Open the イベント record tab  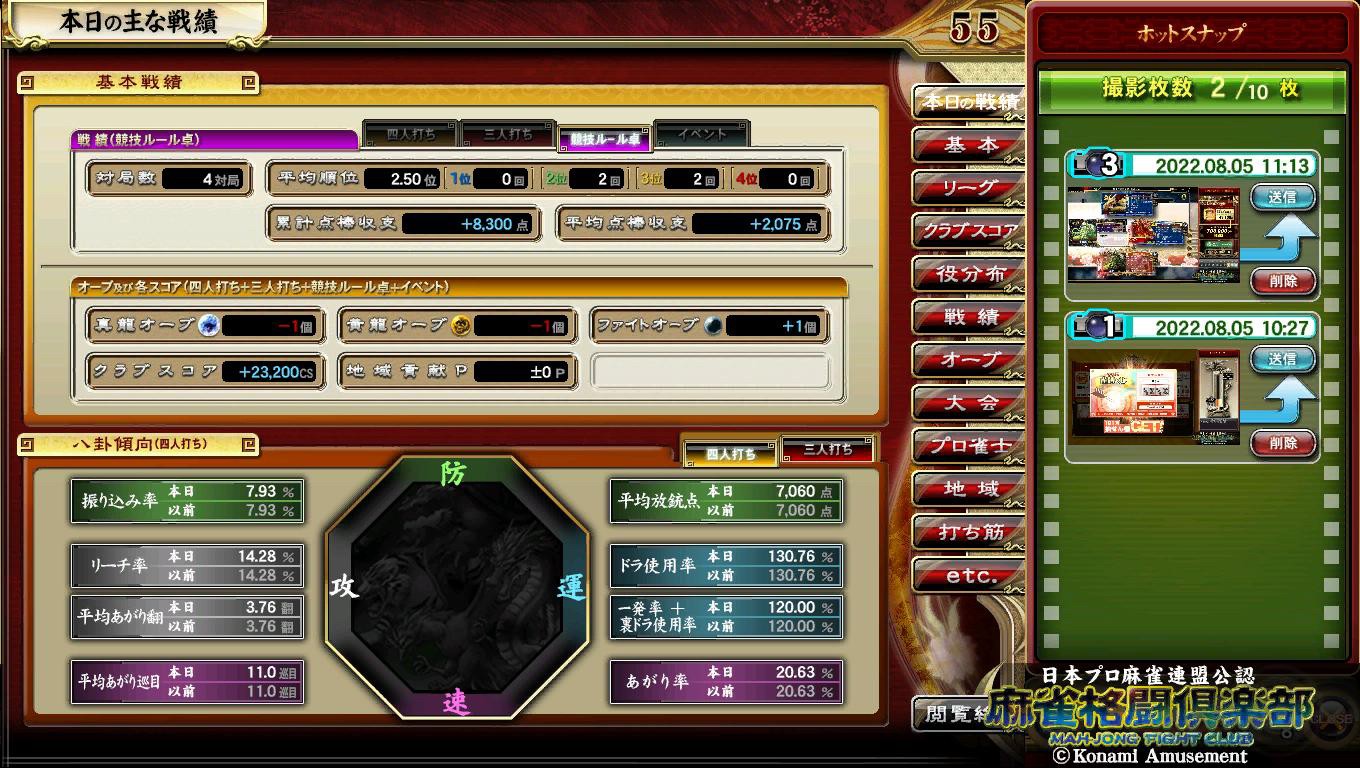pos(702,134)
